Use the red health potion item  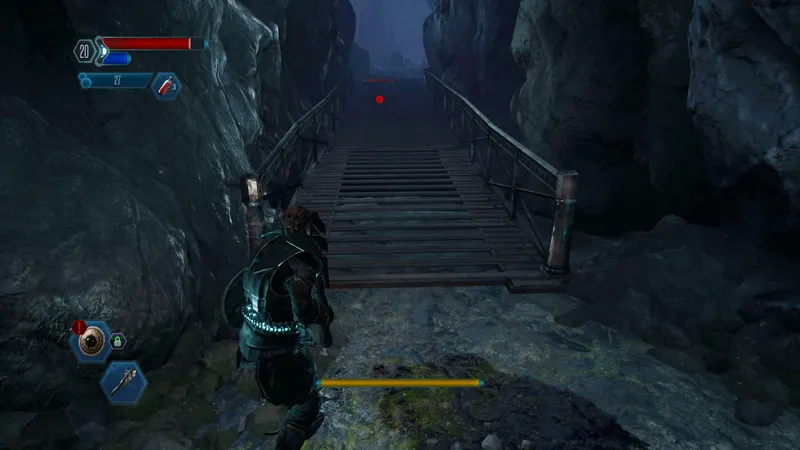coord(166,87)
